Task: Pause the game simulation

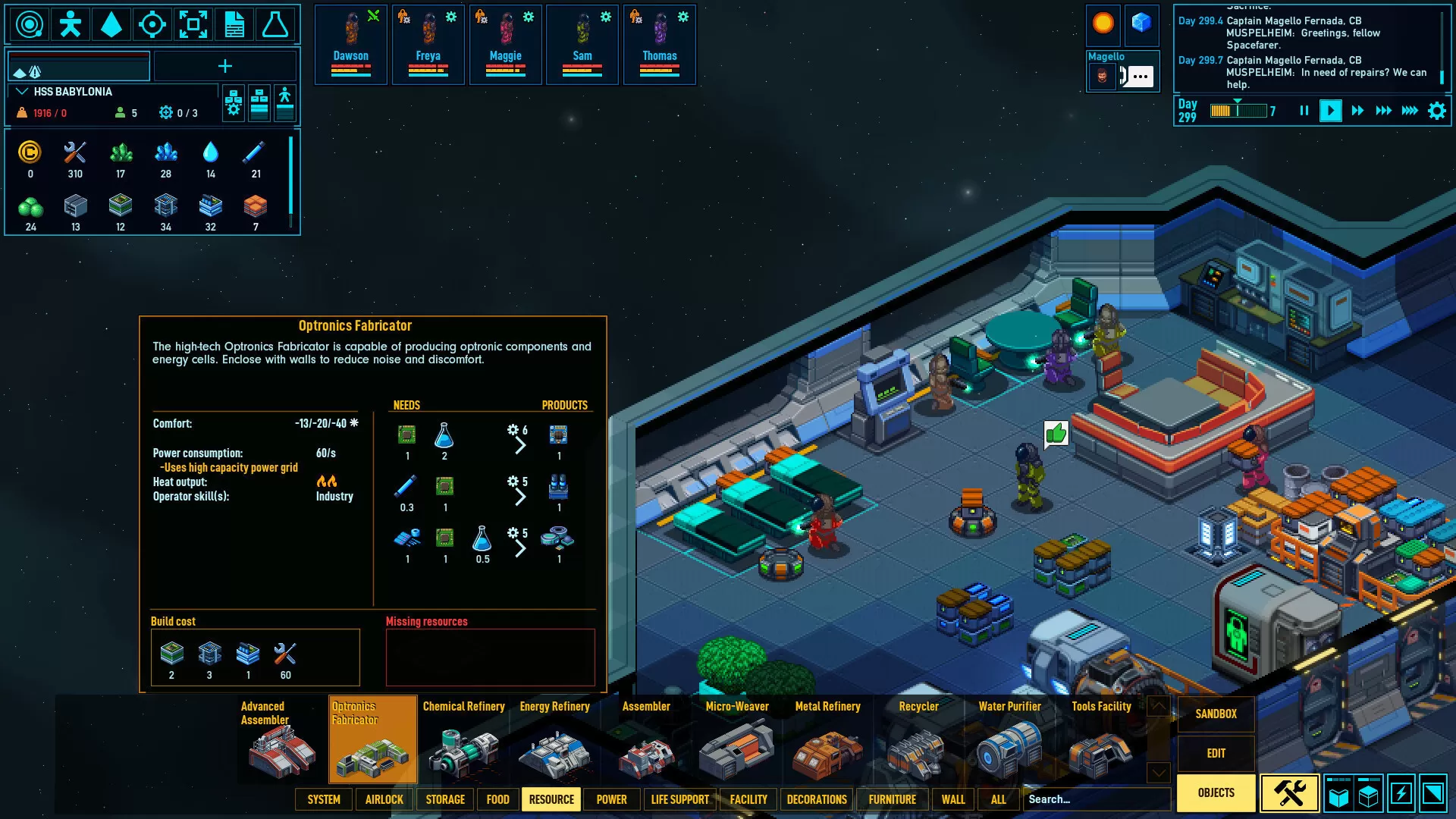Action: click(1304, 111)
